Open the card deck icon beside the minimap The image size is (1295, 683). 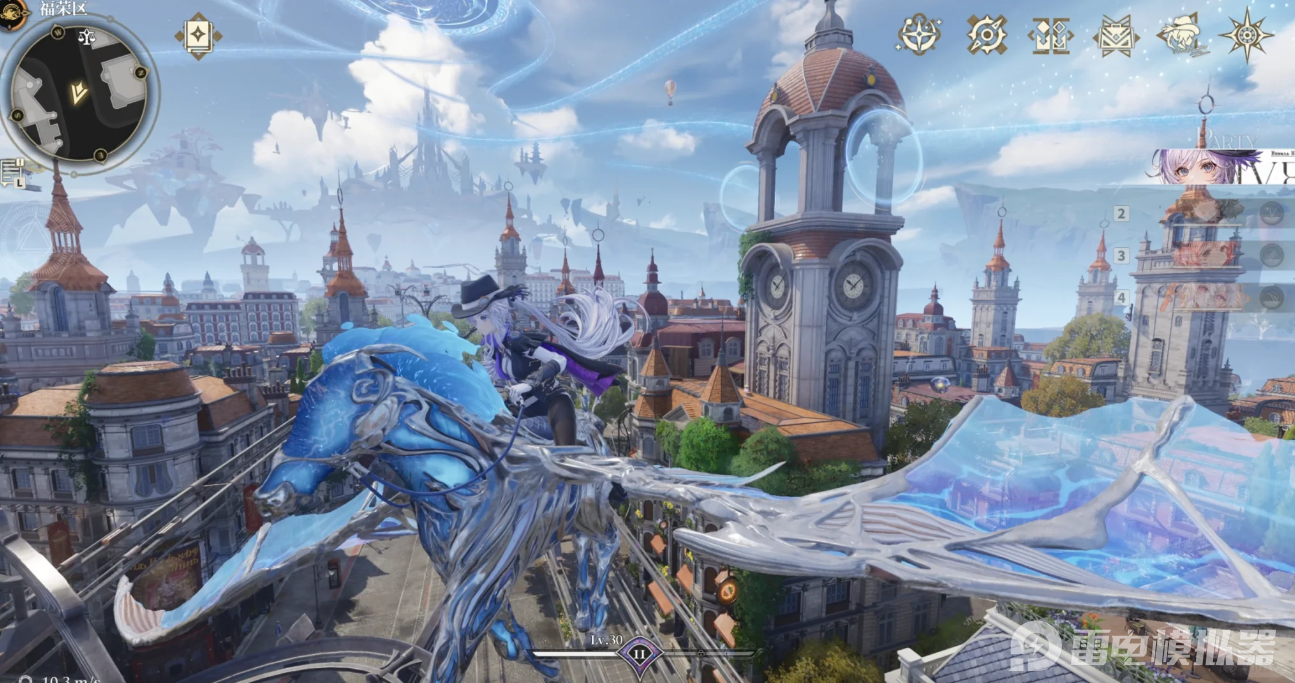[x=198, y=35]
